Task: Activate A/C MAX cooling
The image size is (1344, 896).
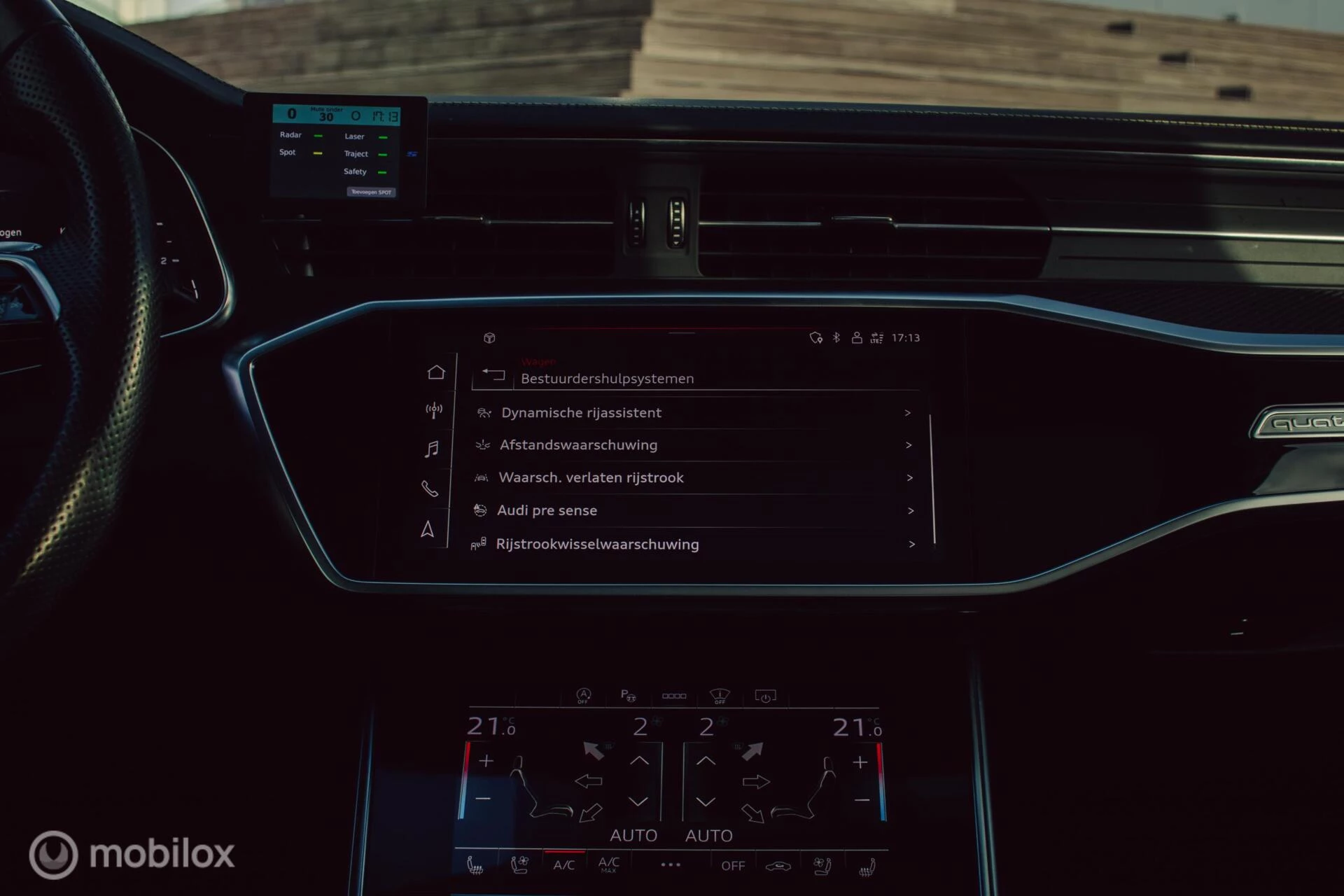Action: [608, 864]
